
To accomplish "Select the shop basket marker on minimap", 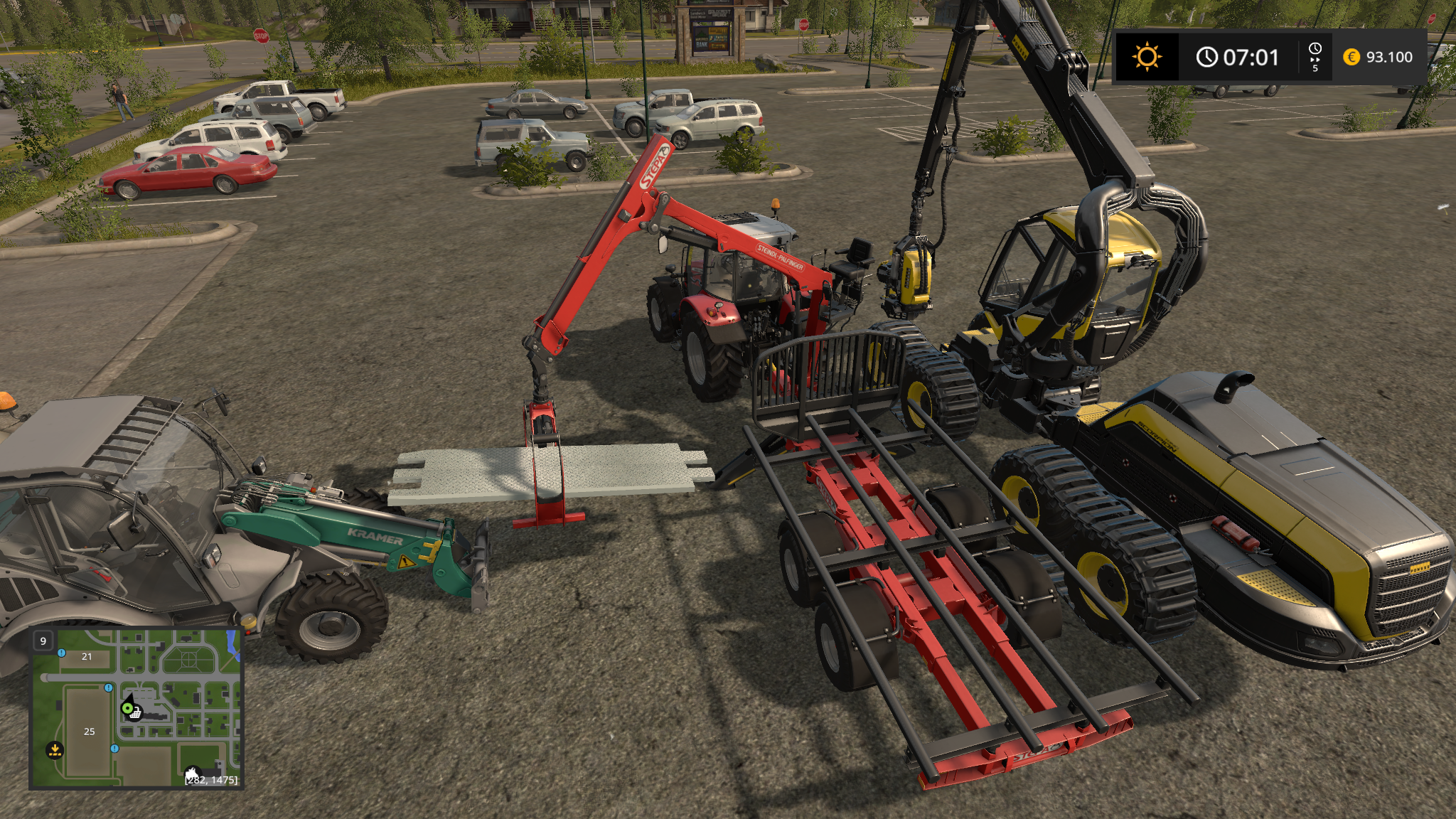I will click(x=135, y=714).
